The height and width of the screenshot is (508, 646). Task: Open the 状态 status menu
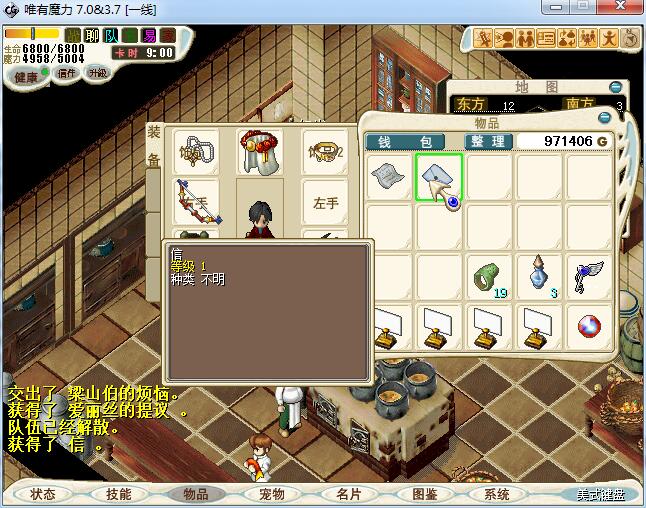click(43, 494)
